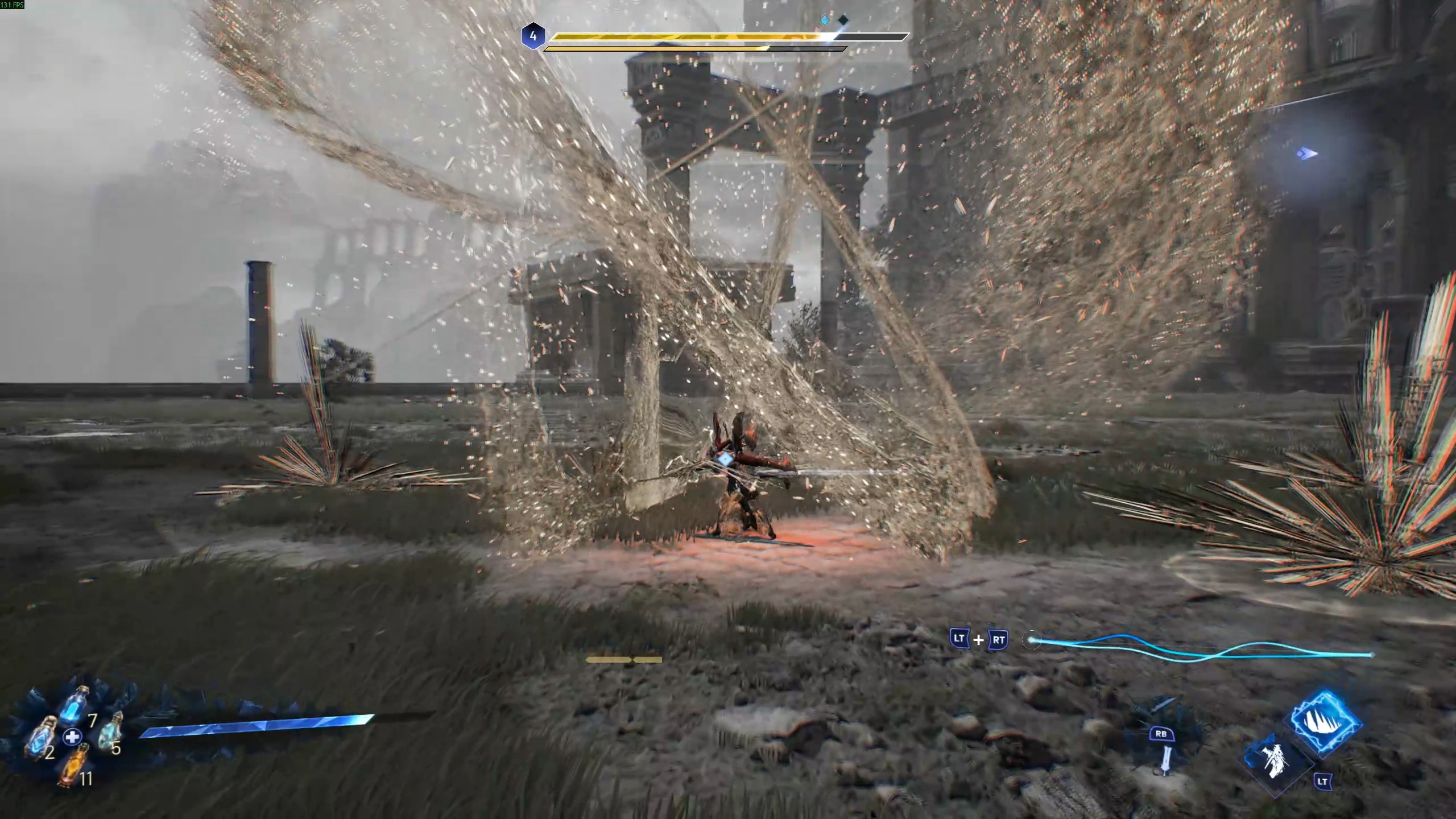The image size is (1456, 819).
Task: Click the RB dagger skill icon
Action: click(1163, 741)
